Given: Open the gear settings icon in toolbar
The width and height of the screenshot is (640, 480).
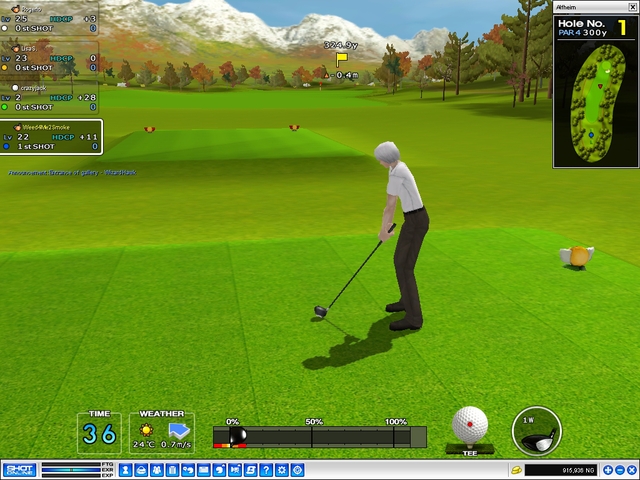Looking at the screenshot, I should tap(283, 470).
